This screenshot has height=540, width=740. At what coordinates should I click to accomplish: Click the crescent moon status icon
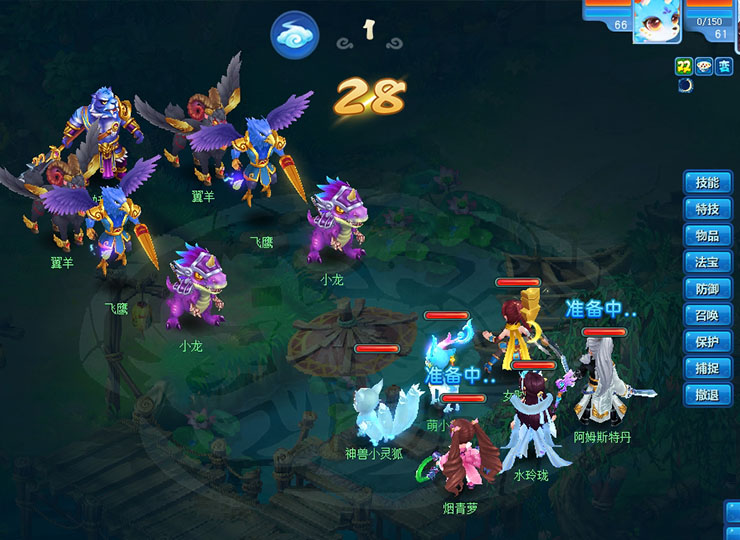684,84
